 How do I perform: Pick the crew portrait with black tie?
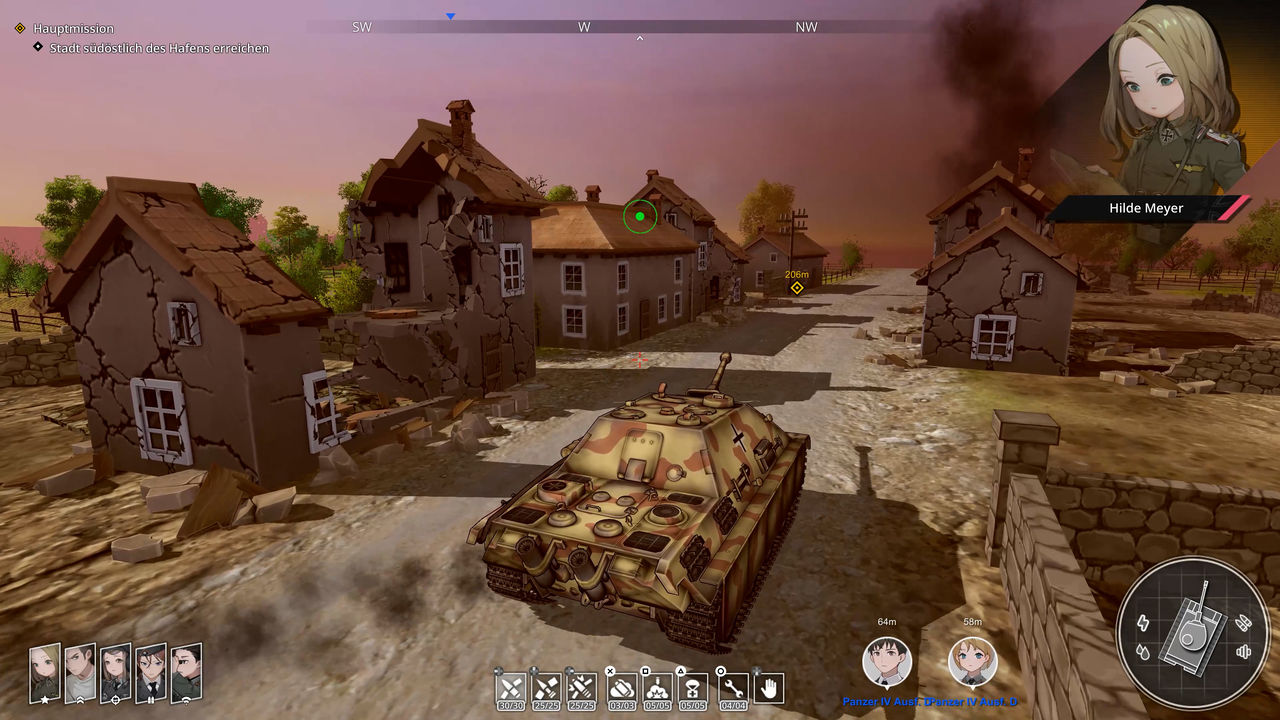(150, 672)
